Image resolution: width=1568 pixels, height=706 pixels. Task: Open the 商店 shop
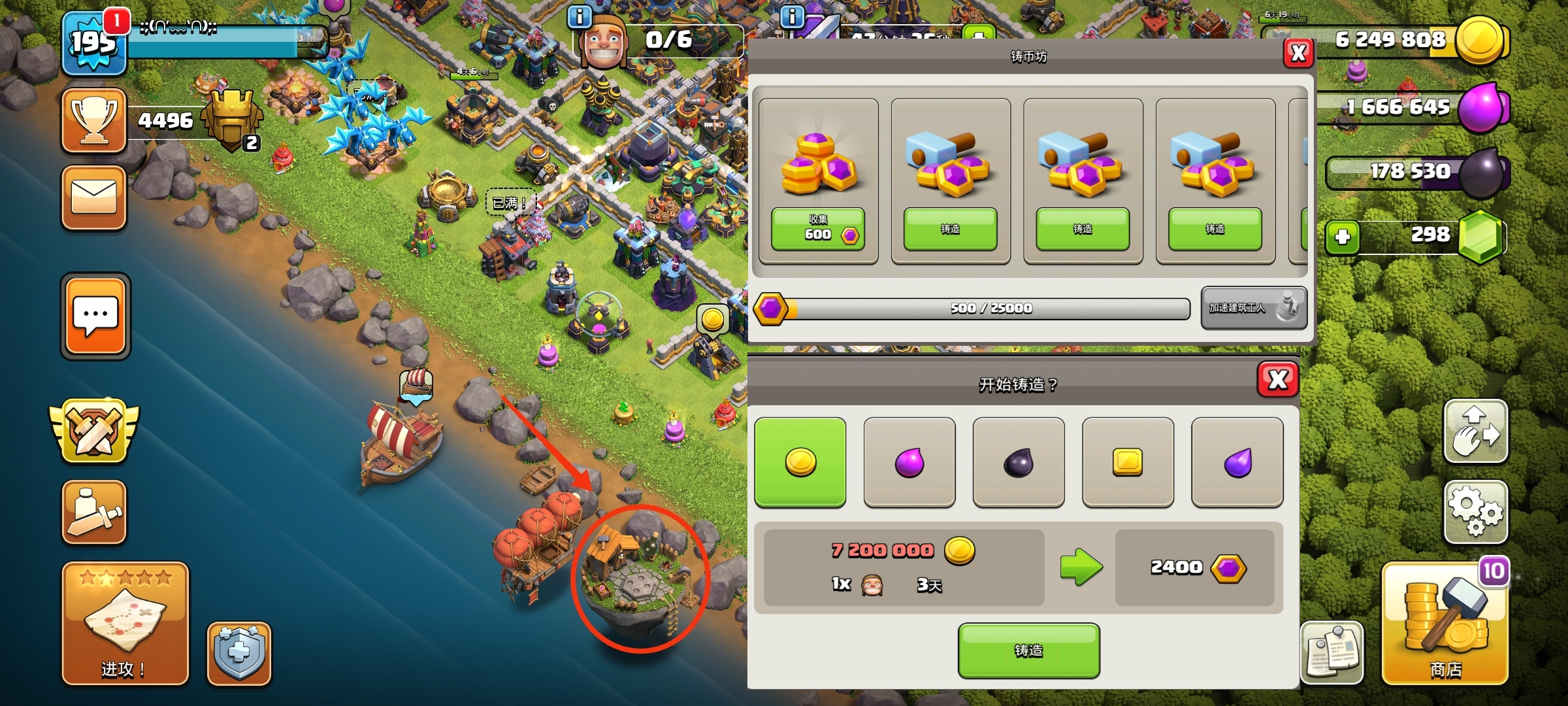pos(1445,624)
